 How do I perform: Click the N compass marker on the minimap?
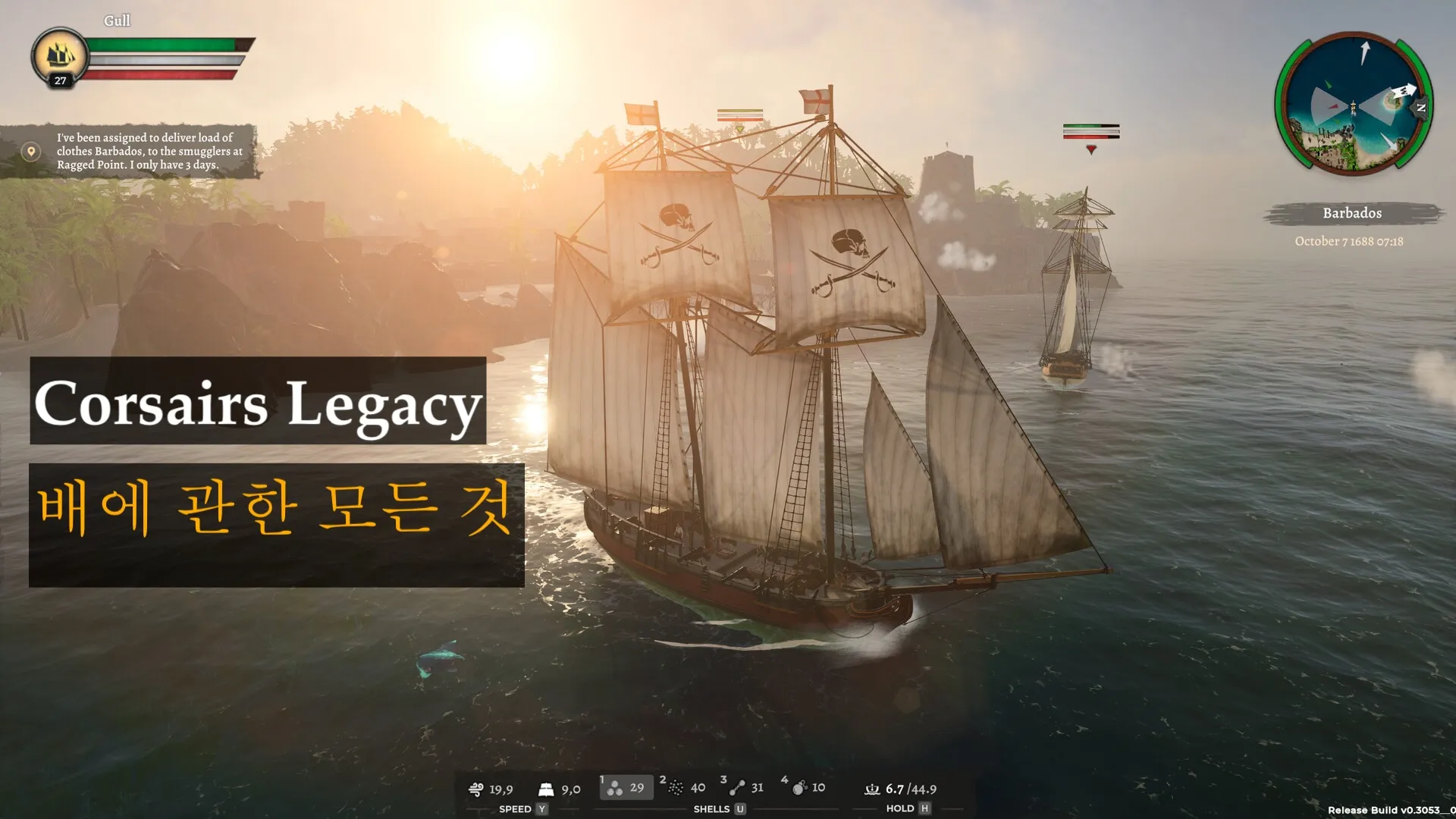click(1421, 108)
